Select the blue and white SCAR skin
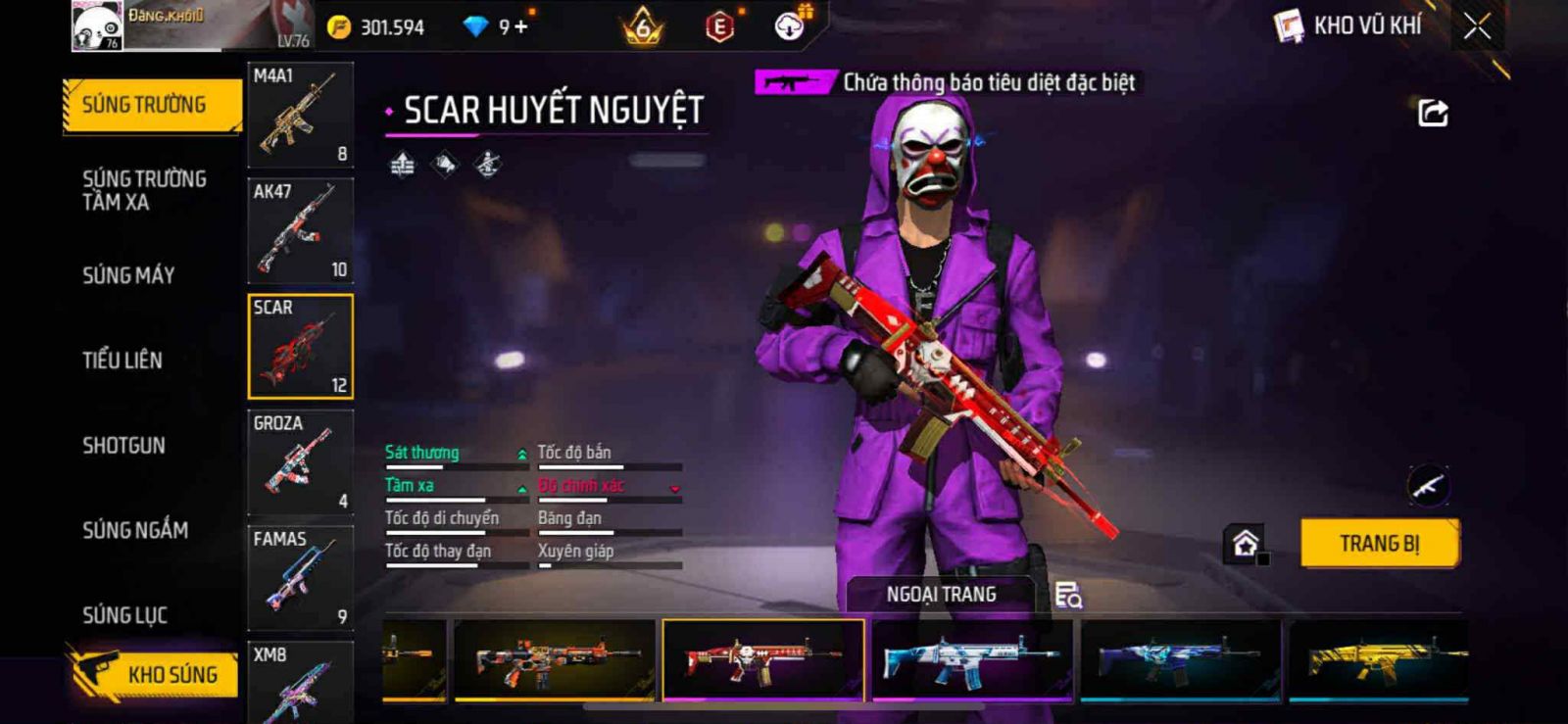This screenshot has width=1568, height=724. (971, 660)
